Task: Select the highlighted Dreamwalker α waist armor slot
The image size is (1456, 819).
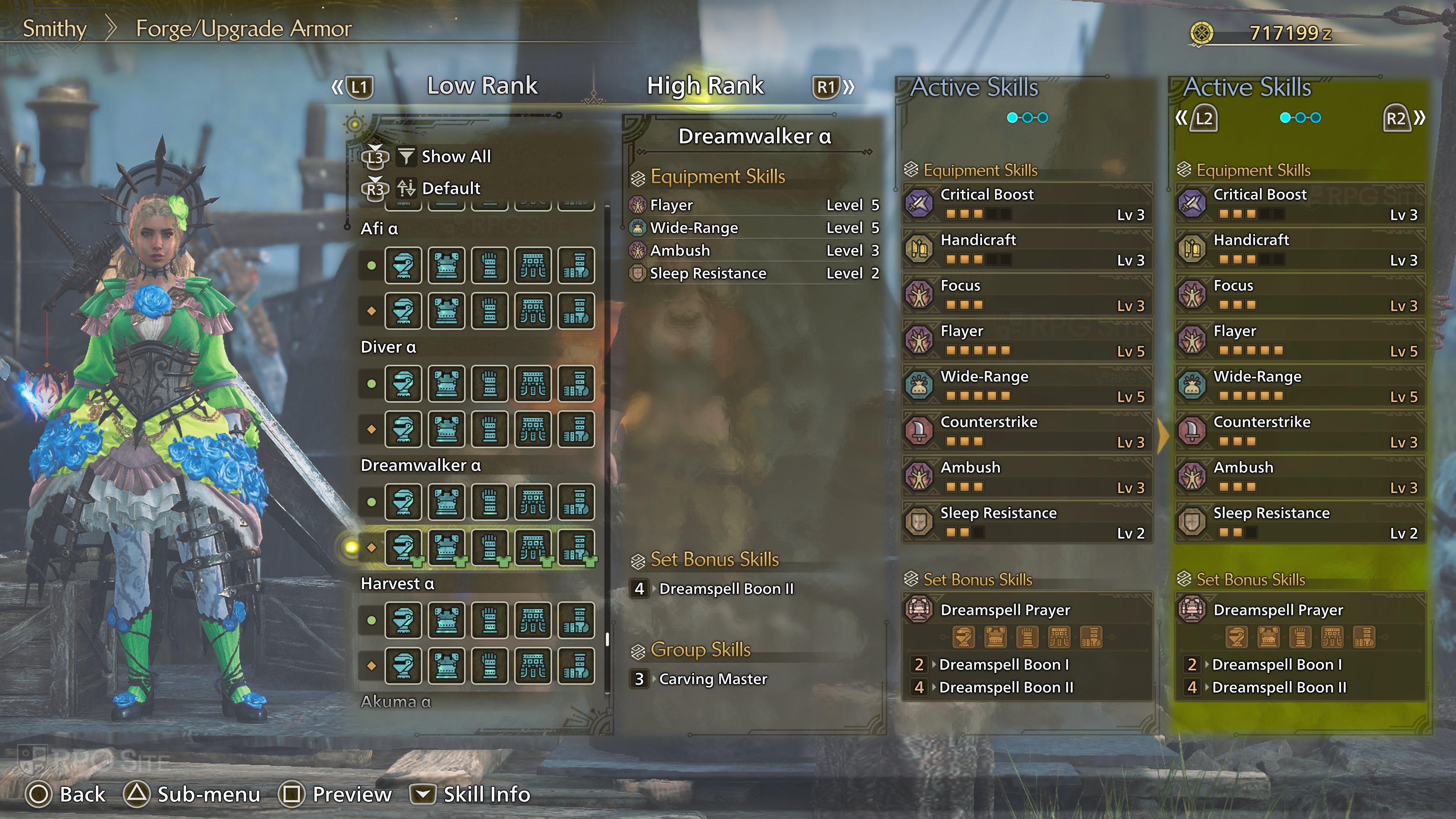Action: [533, 547]
